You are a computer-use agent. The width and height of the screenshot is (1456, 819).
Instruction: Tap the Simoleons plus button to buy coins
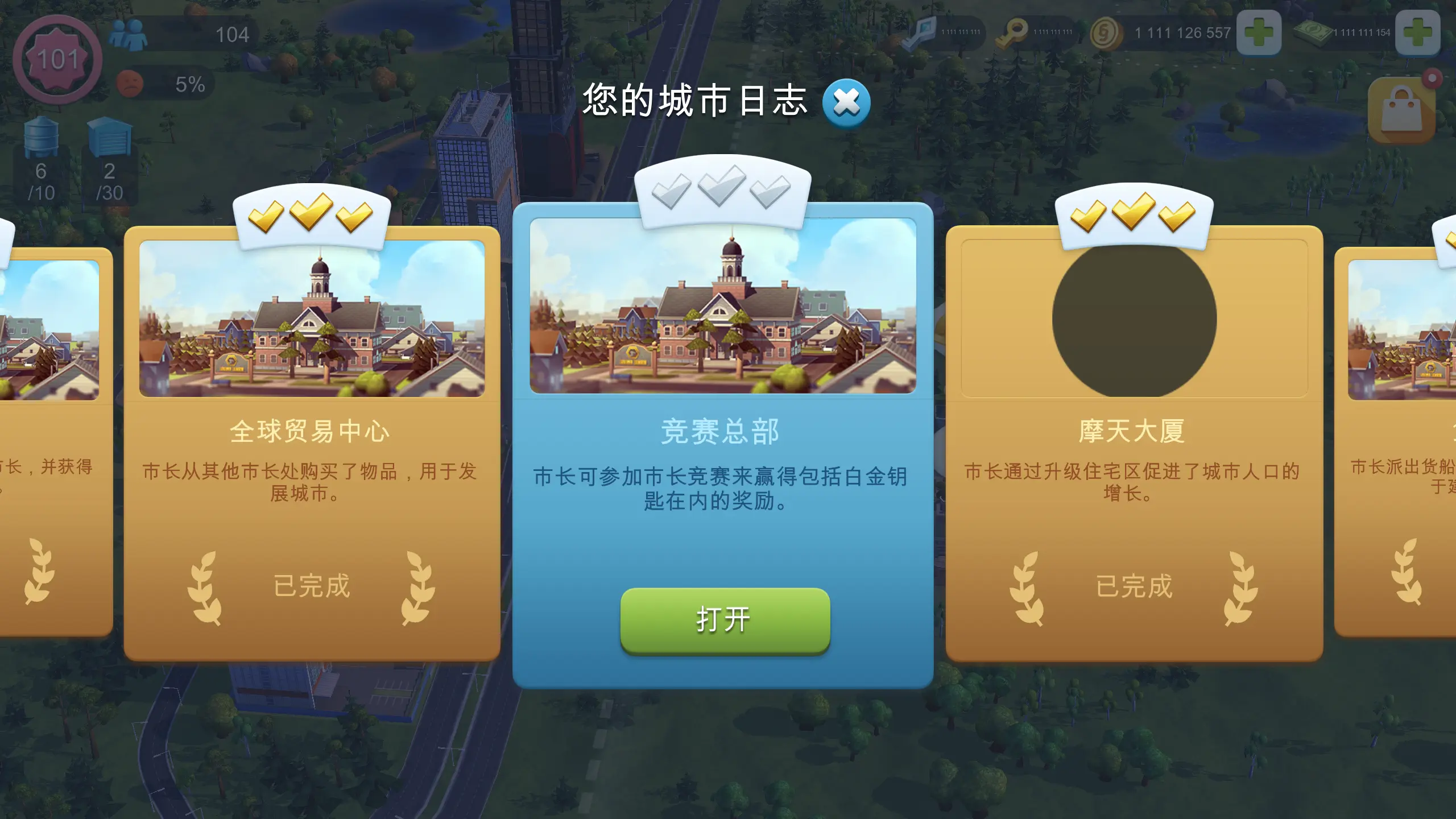pos(1259,32)
